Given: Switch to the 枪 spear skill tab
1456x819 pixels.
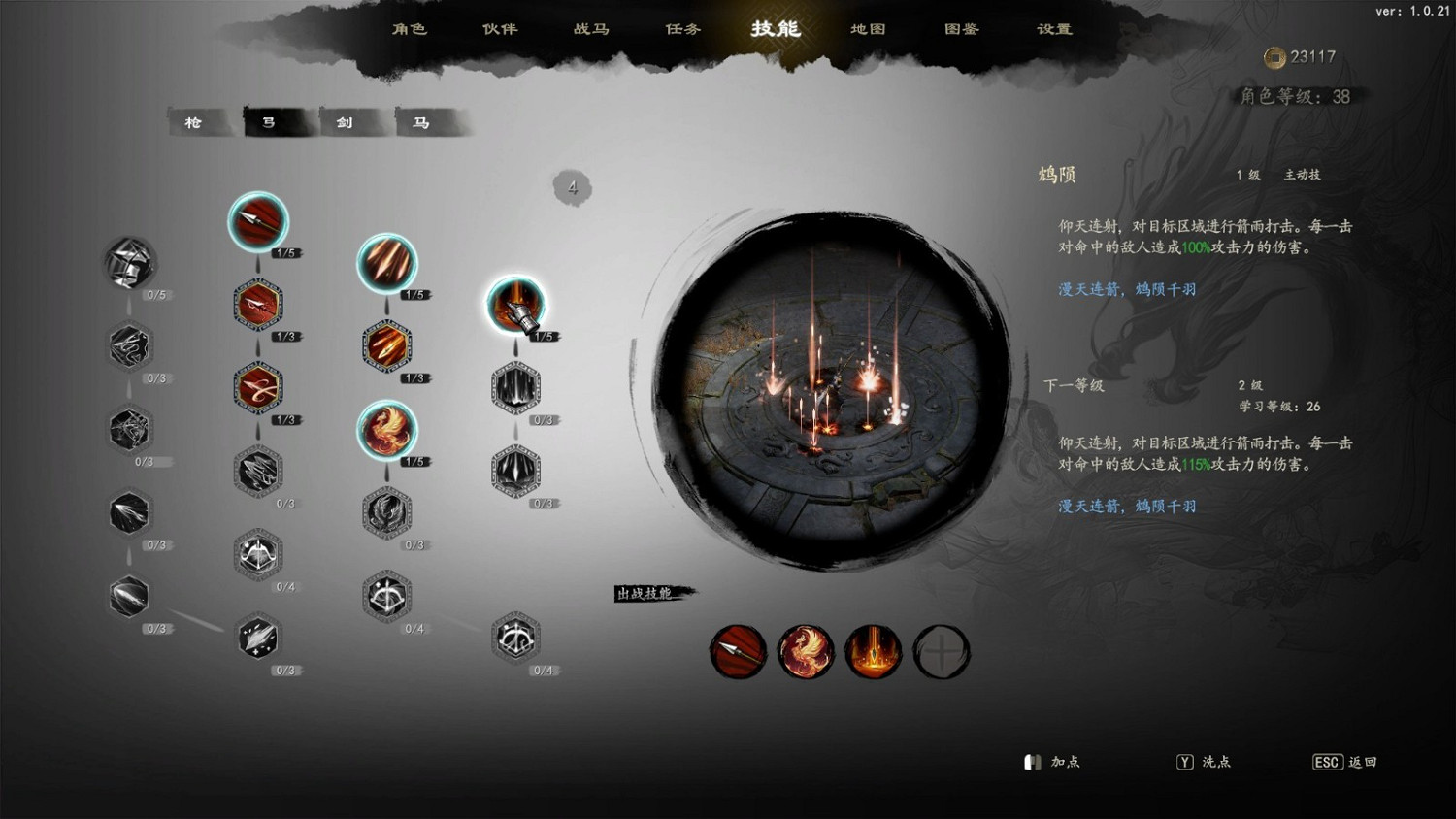Looking at the screenshot, I should [x=195, y=122].
